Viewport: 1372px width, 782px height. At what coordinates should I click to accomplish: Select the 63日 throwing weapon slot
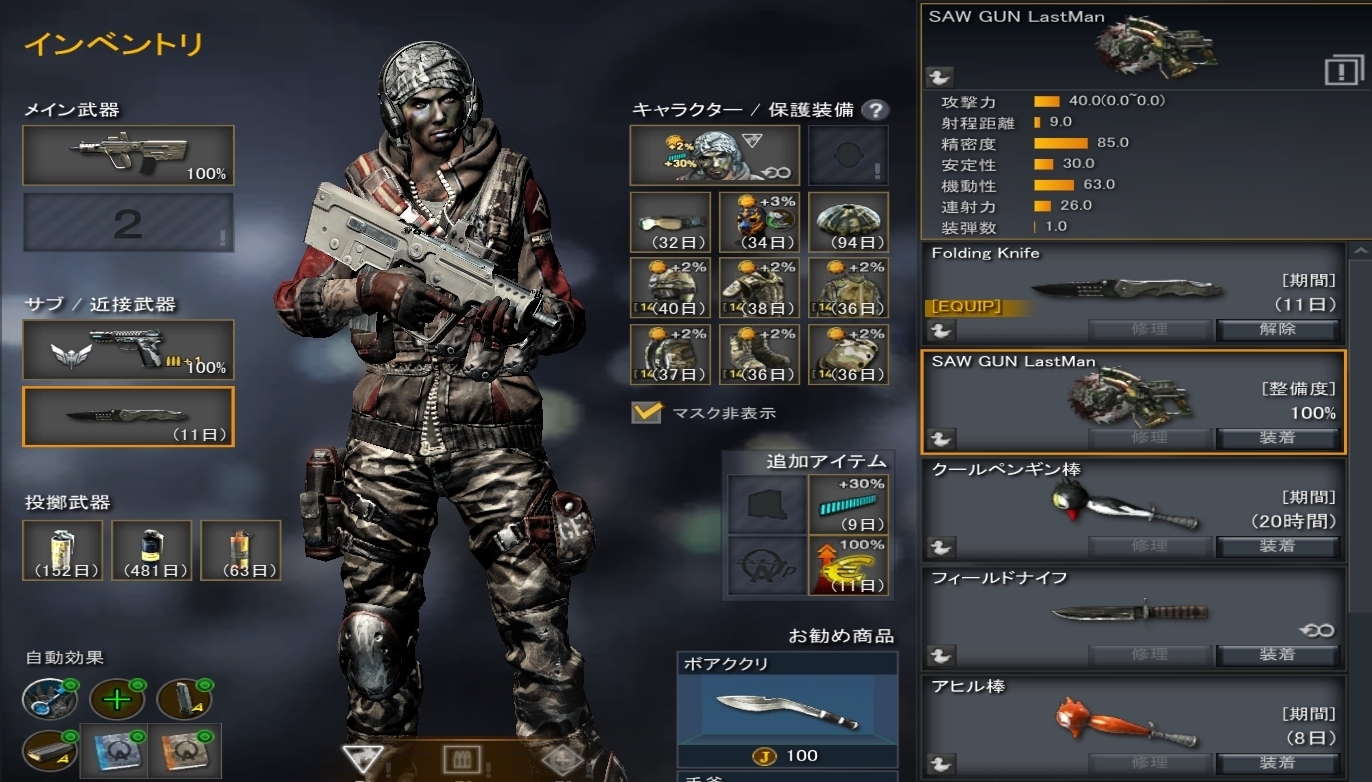click(241, 550)
